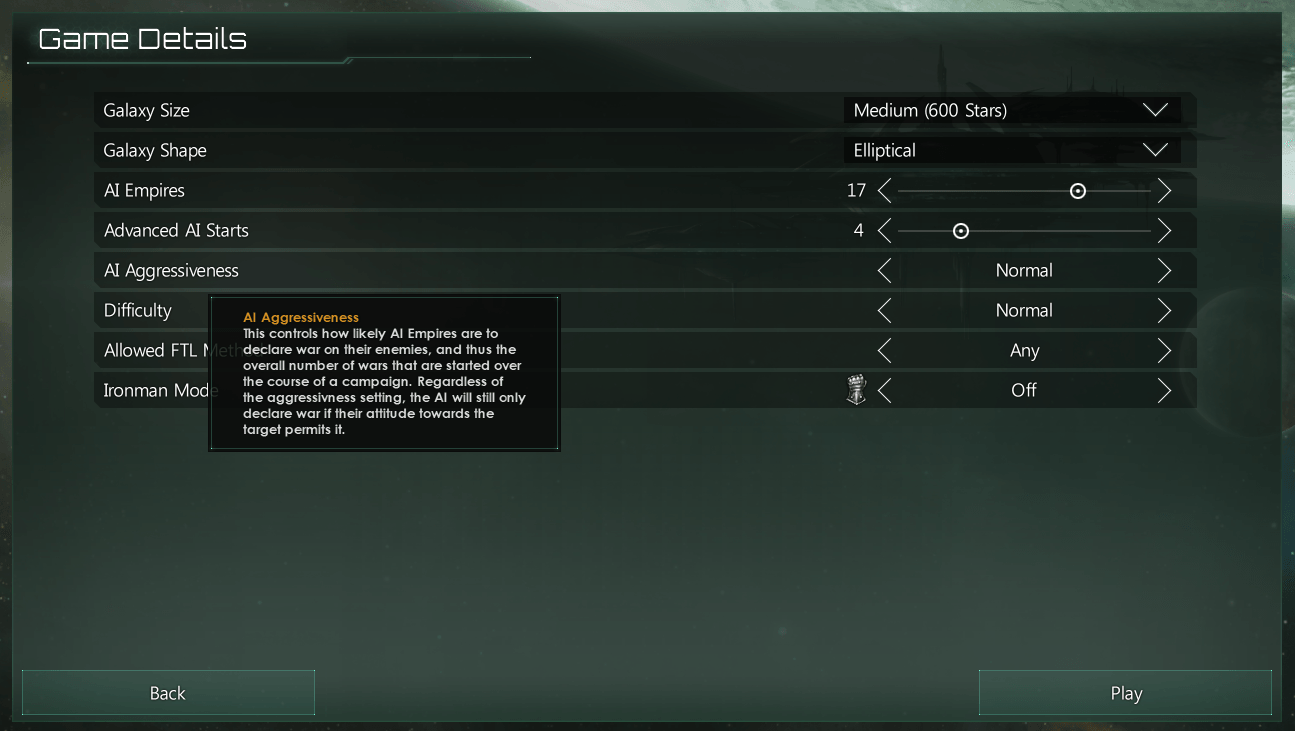Decrease the AI Empires count with left arrow
The height and width of the screenshot is (731, 1295).
click(884, 190)
